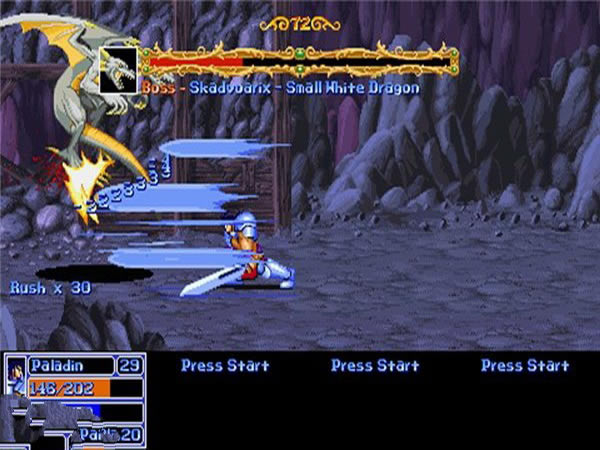The width and height of the screenshot is (600, 450).
Task: Select the Paladin character portrait
Action: pos(15,376)
